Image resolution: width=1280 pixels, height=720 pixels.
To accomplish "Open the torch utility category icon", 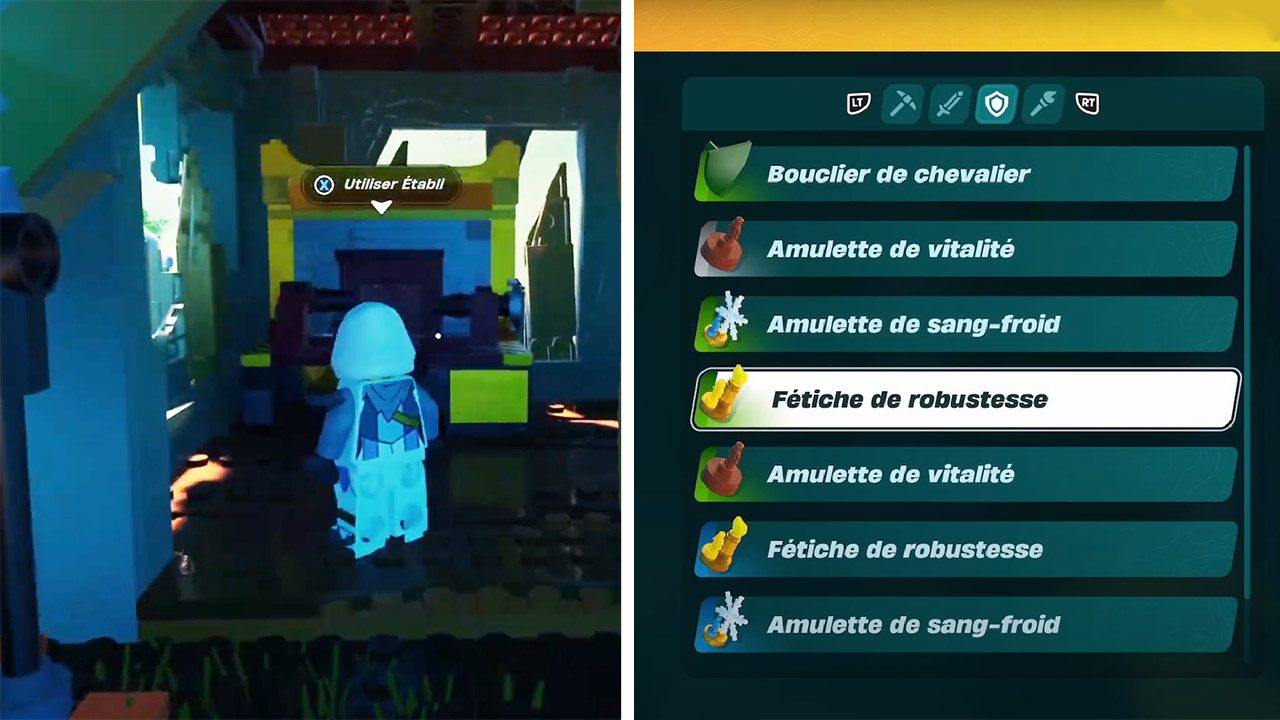I will (1041, 104).
